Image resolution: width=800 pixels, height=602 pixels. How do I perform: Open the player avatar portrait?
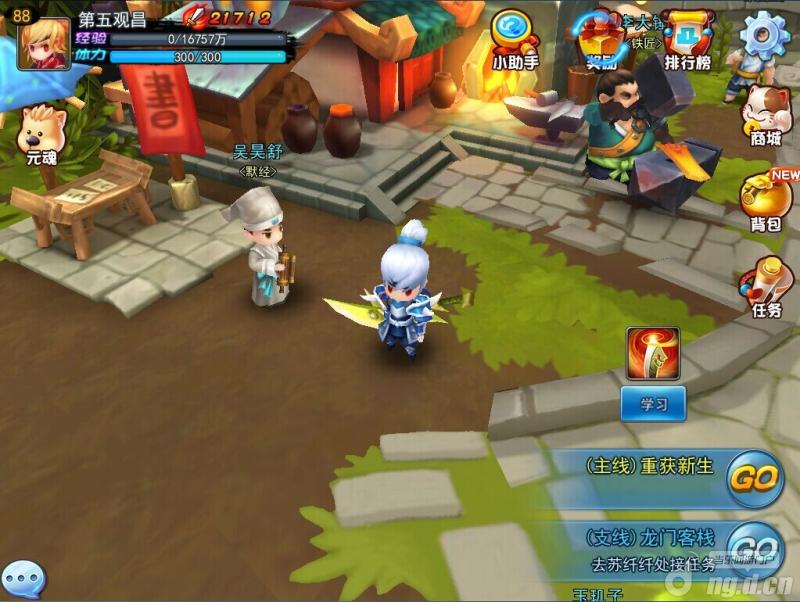pos(44,44)
